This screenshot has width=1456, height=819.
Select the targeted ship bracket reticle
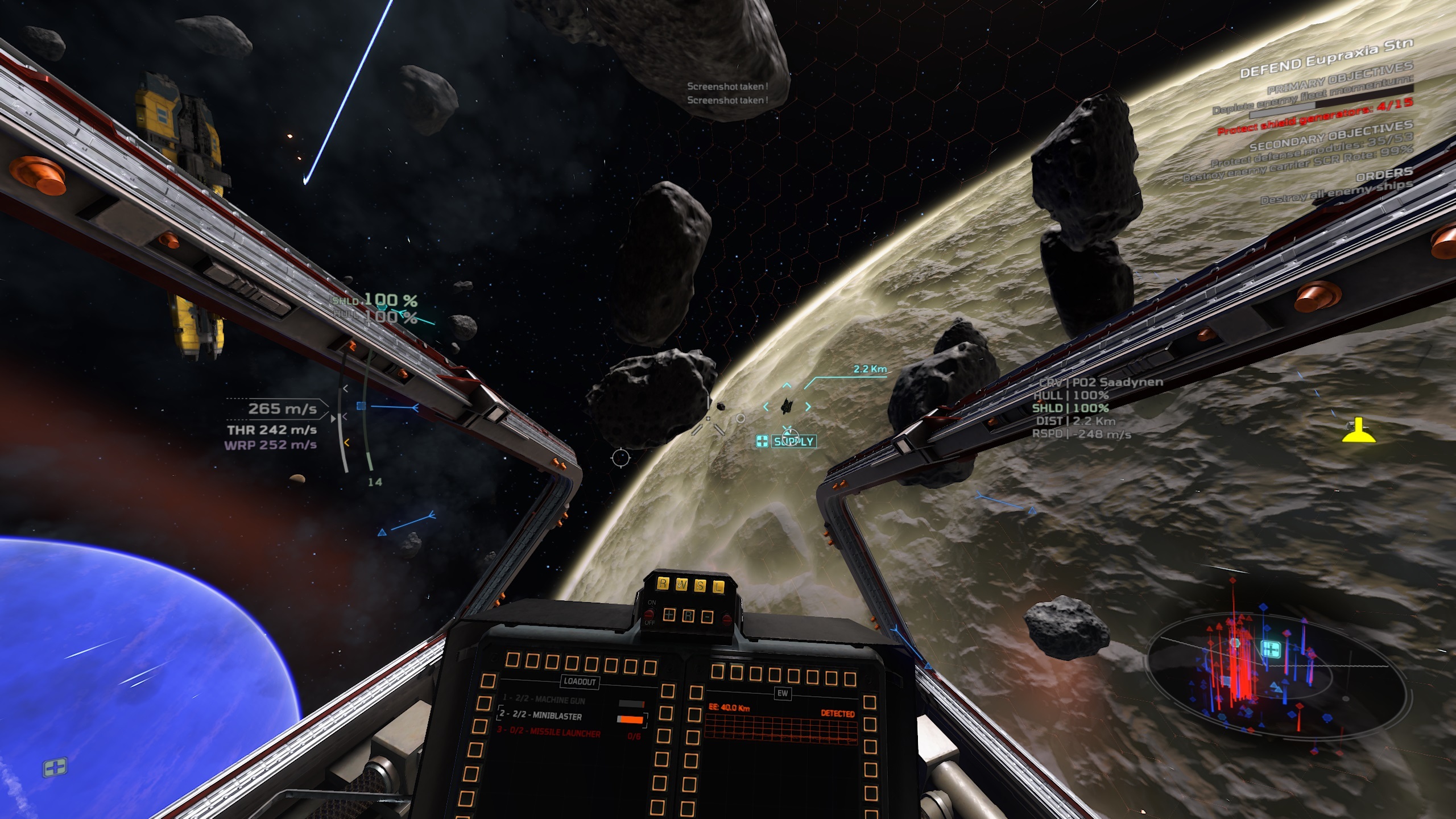(787, 406)
